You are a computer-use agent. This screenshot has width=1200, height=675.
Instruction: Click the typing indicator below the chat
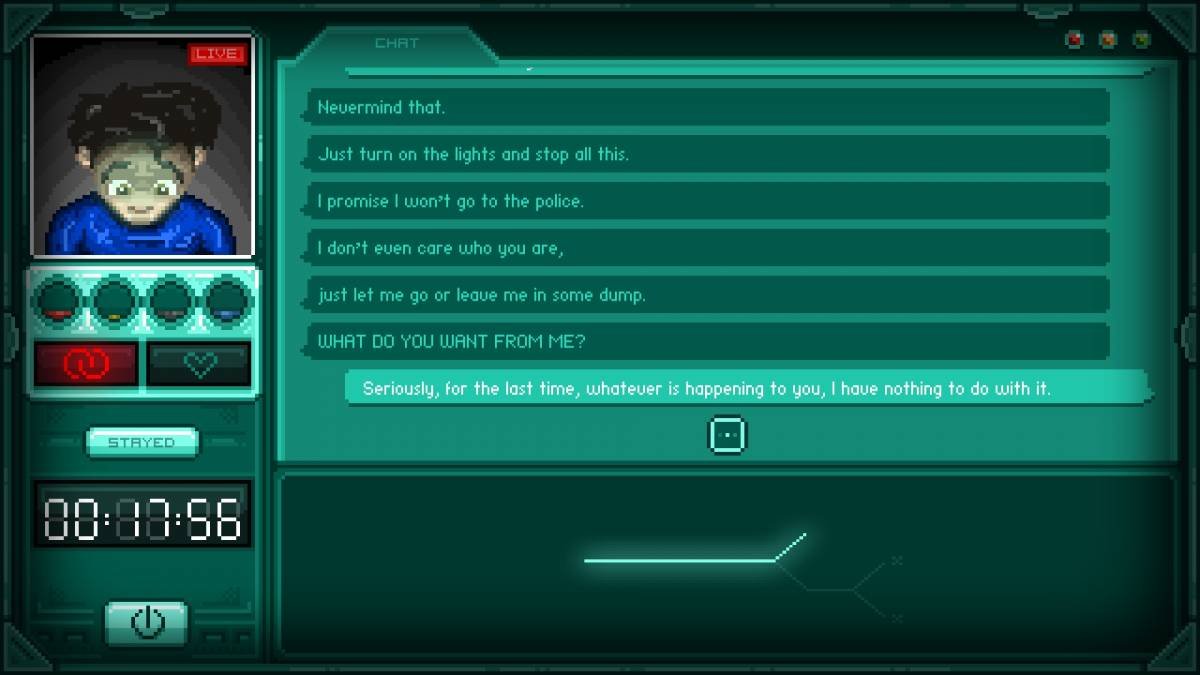[727, 436]
